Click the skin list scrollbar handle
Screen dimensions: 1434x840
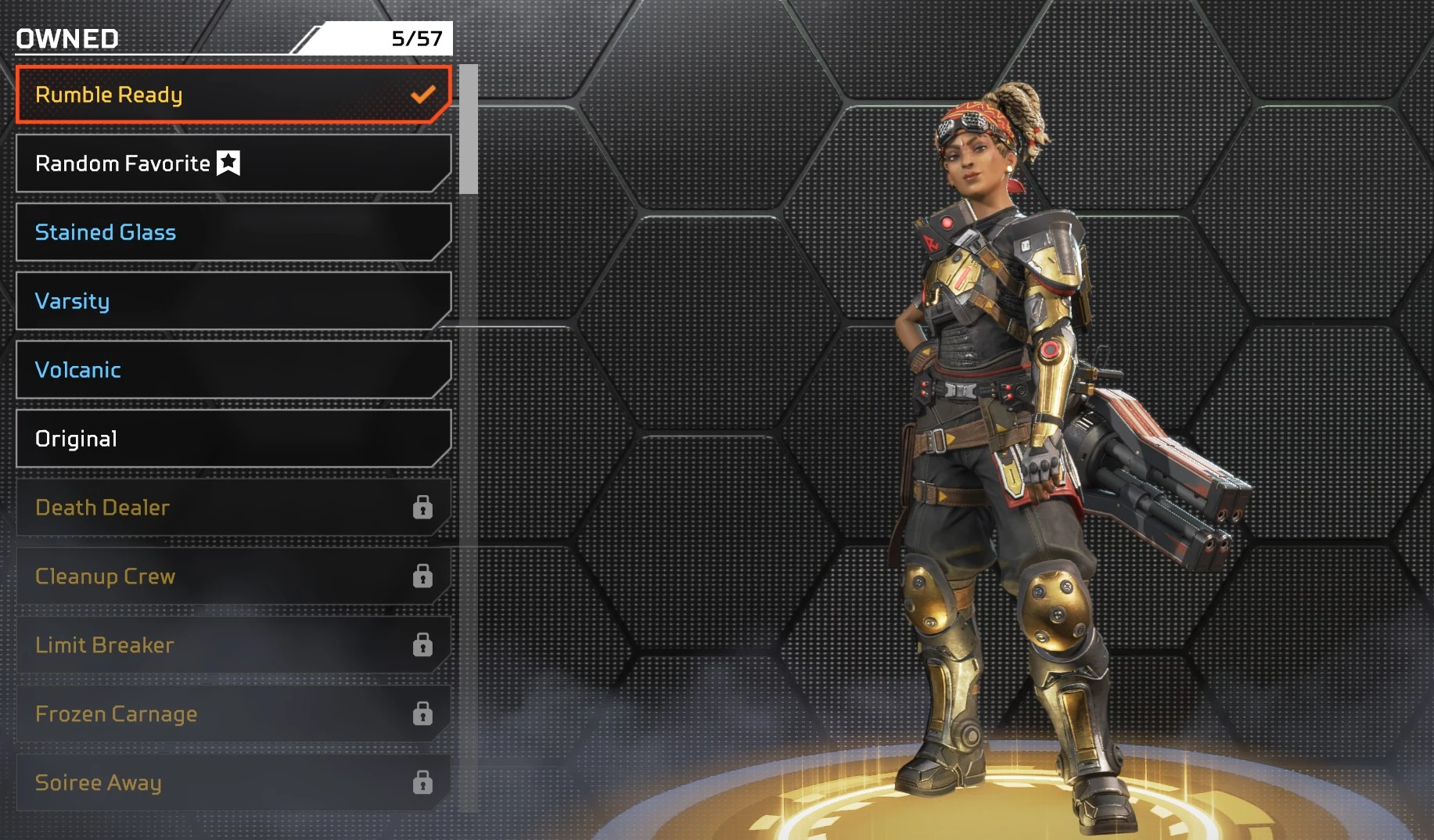pyautogui.click(x=469, y=129)
